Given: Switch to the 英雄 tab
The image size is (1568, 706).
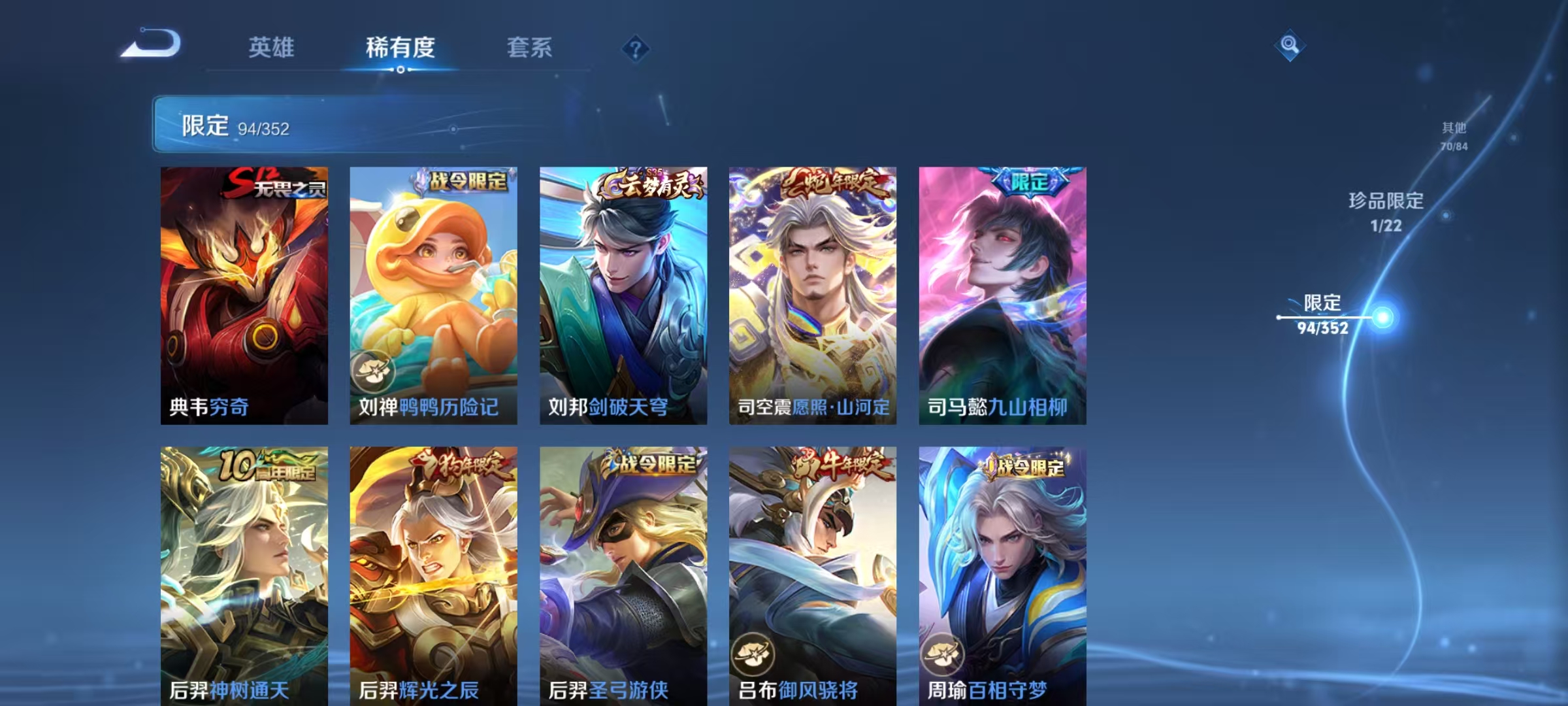Looking at the screenshot, I should point(272,46).
